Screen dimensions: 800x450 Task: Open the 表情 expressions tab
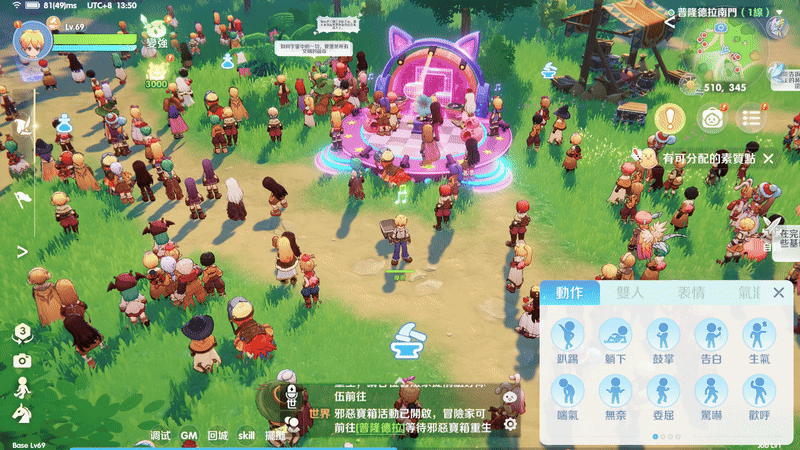pos(690,293)
